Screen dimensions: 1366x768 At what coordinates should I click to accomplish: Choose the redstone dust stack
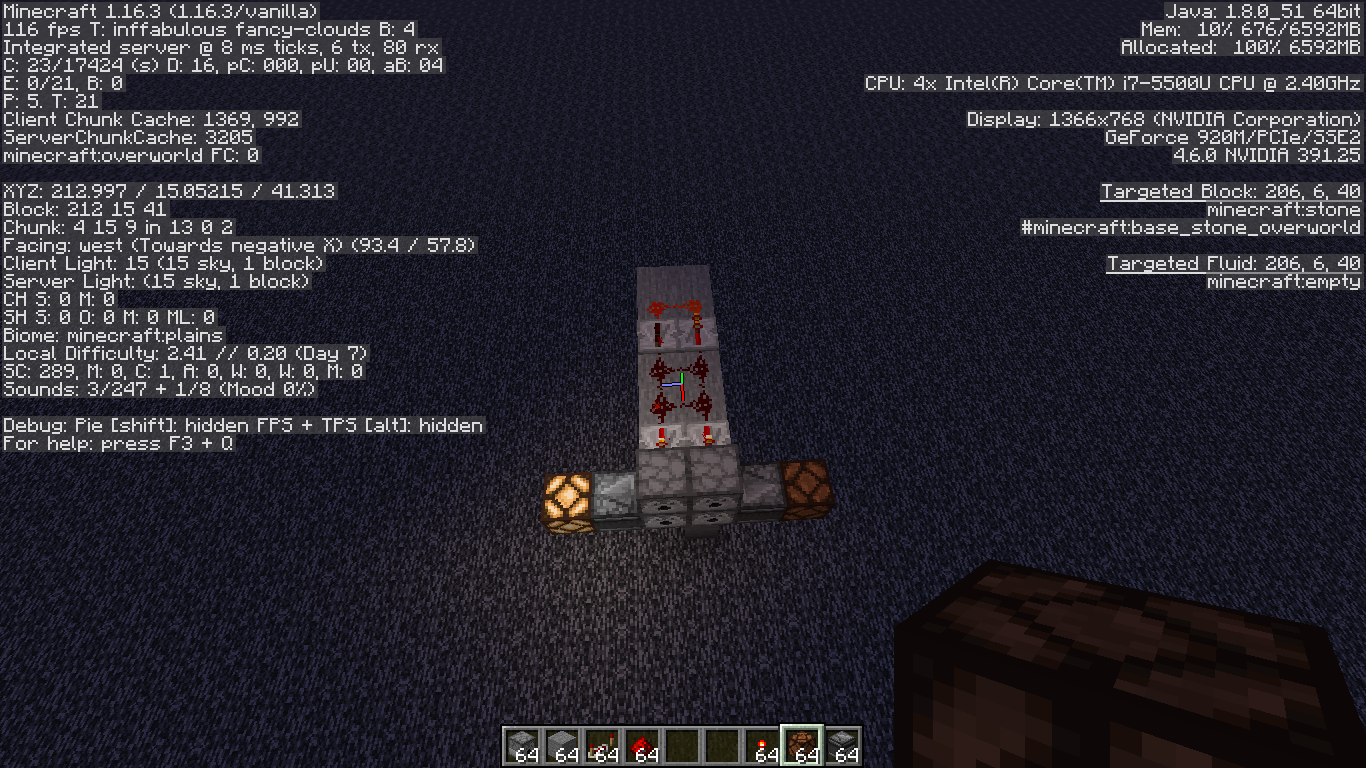[x=642, y=746]
